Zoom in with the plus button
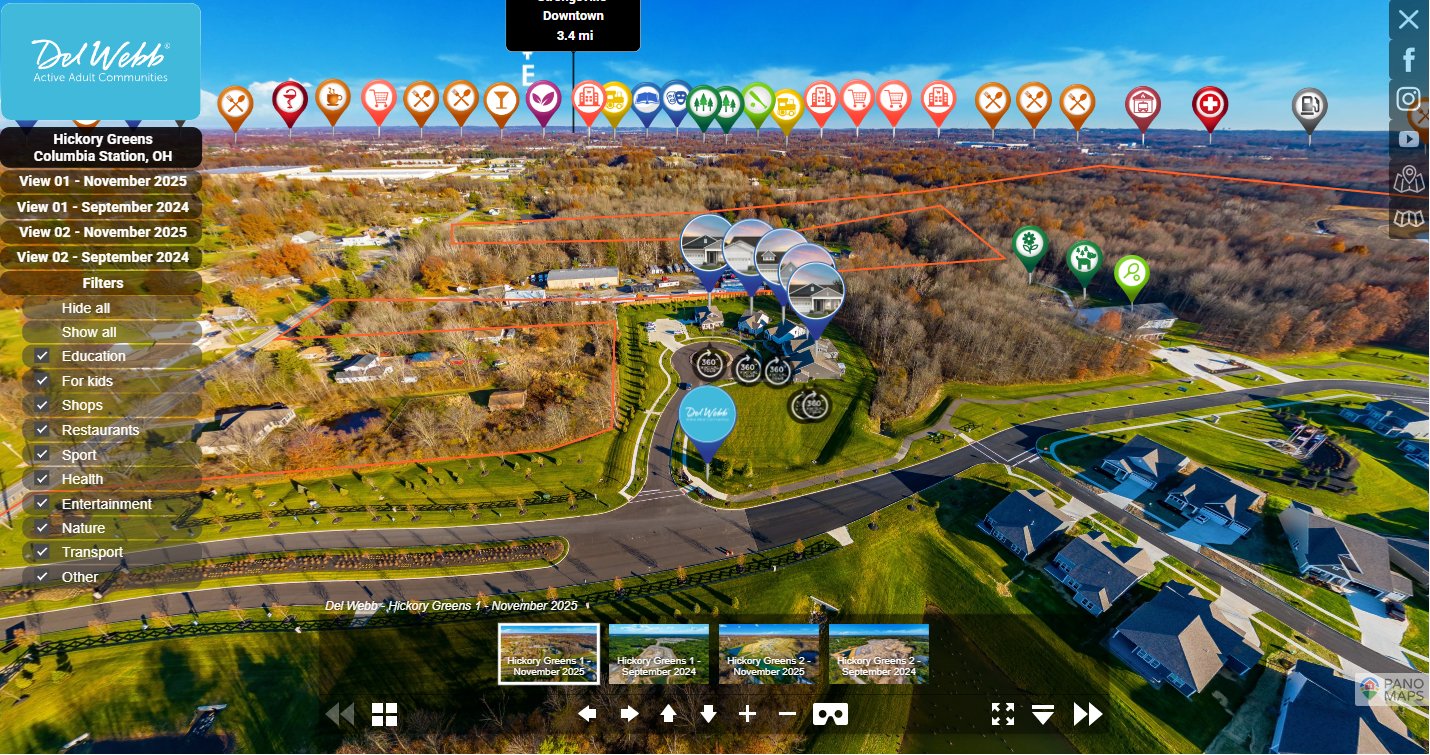The height and width of the screenshot is (755, 1430). coord(748,713)
